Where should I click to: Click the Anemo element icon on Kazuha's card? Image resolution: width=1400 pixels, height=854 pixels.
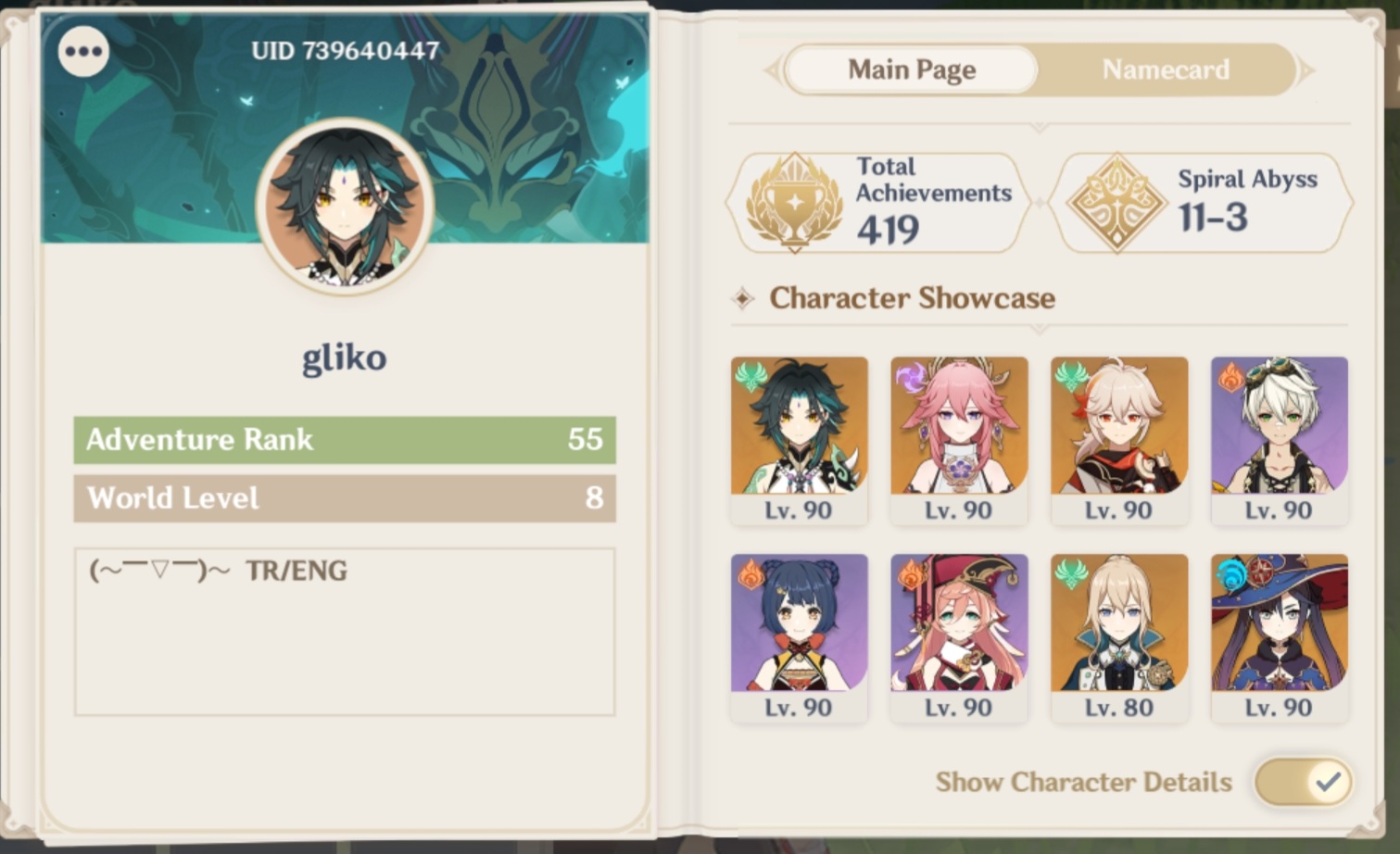1070,374
